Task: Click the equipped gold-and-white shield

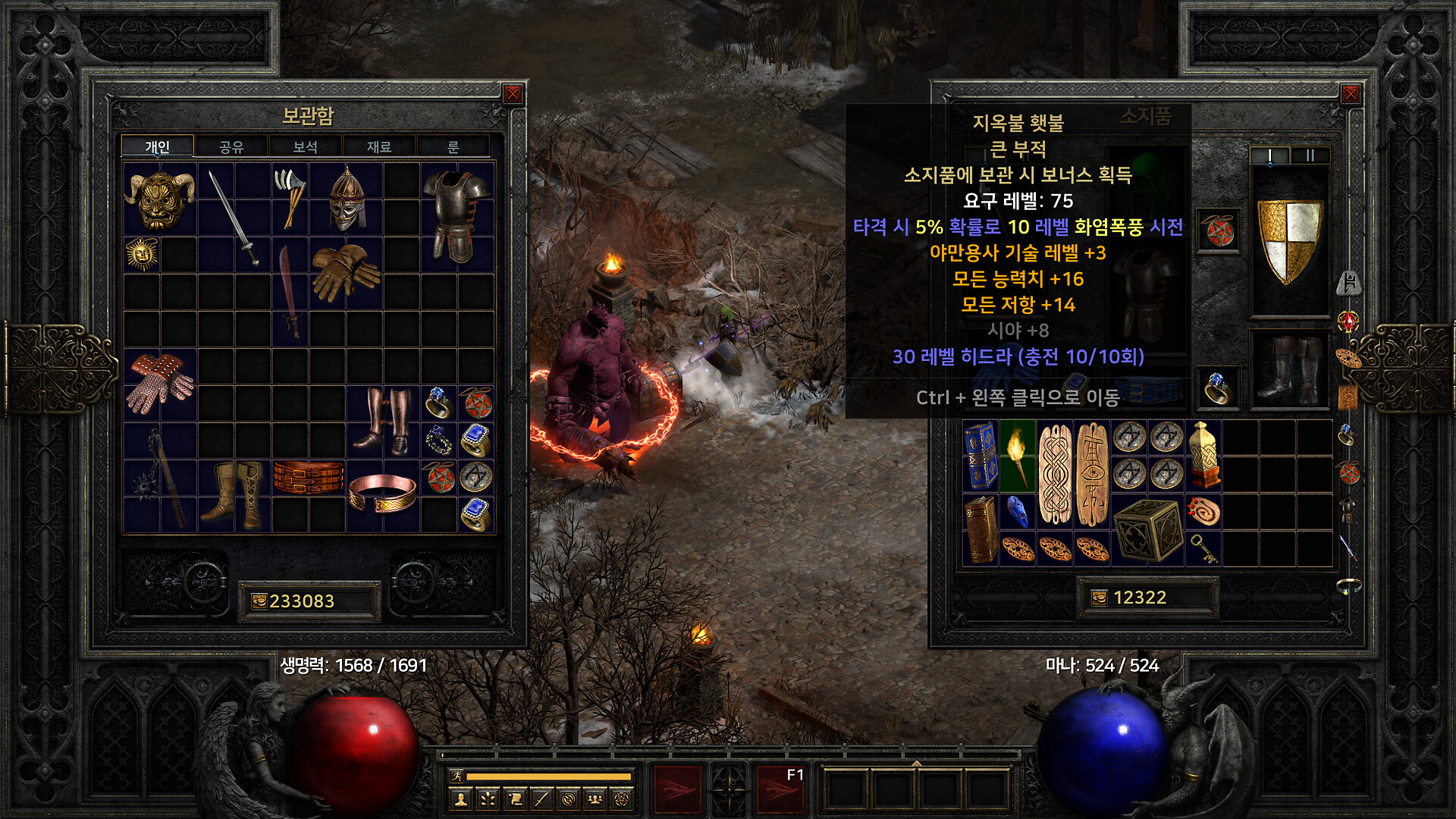Action: [1289, 240]
